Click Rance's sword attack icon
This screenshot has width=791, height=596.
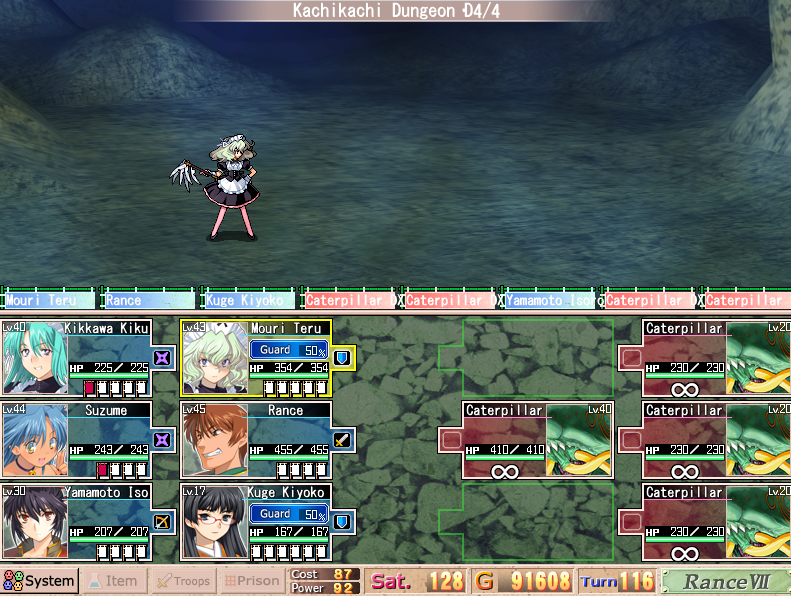coord(343,439)
